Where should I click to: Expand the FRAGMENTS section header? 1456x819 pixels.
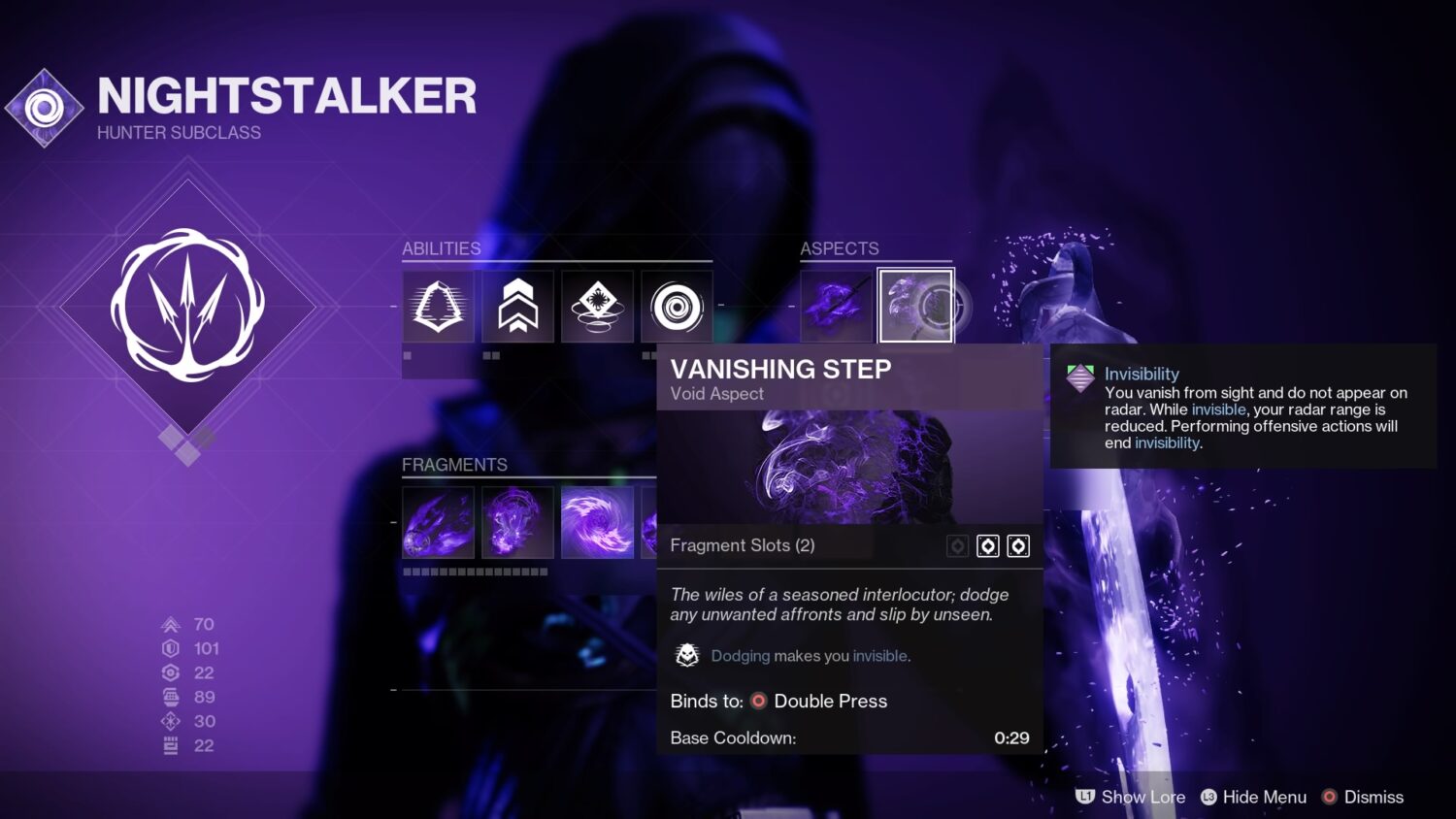[x=454, y=465]
